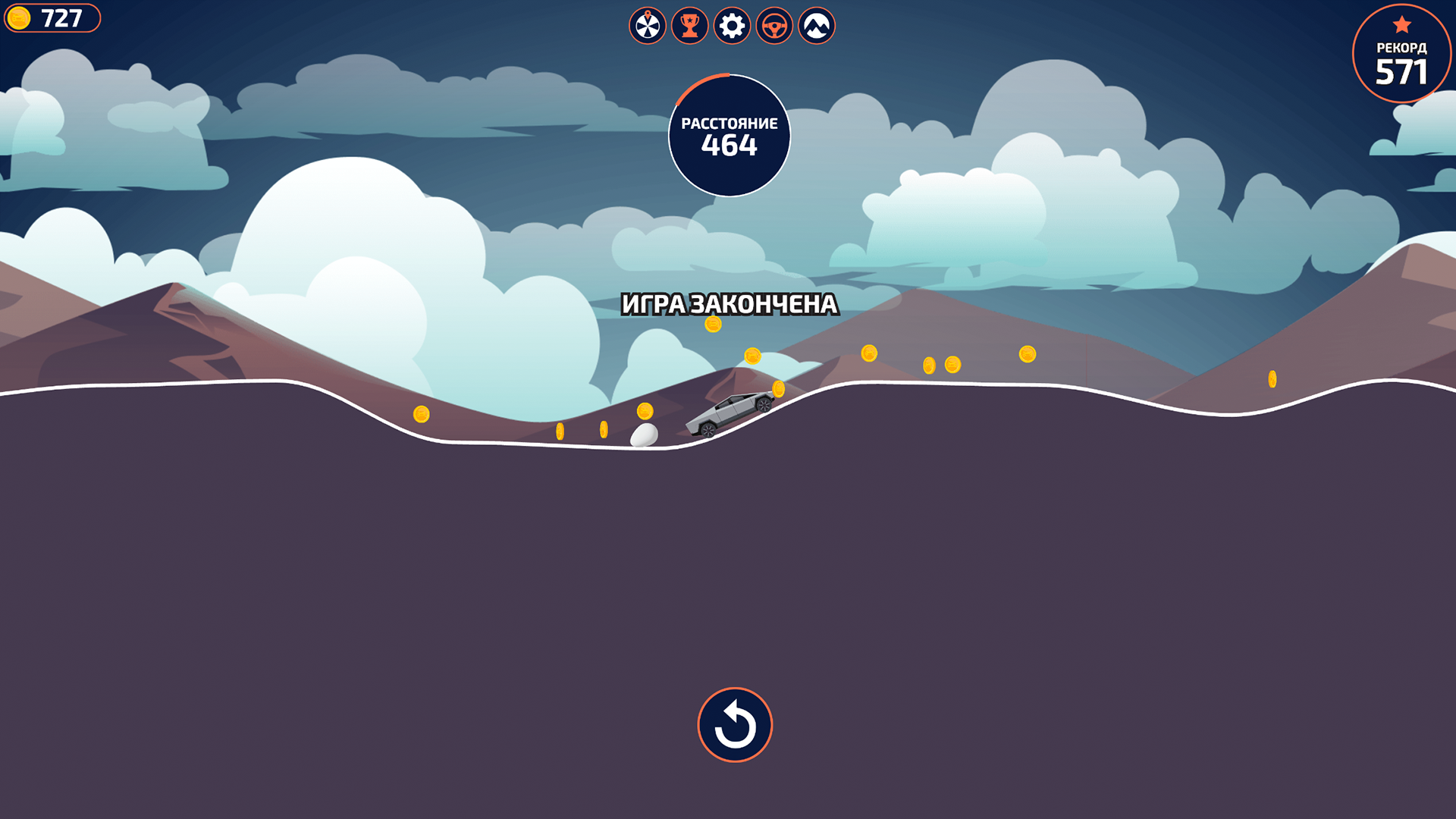
Task: Click the white egg near the car
Action: pos(644,436)
